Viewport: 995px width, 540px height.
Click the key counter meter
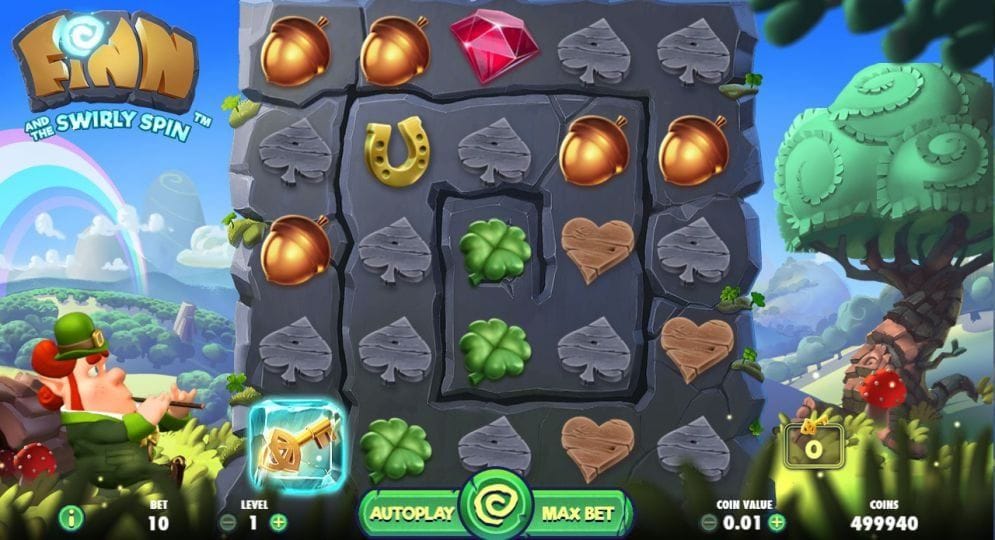(x=813, y=443)
